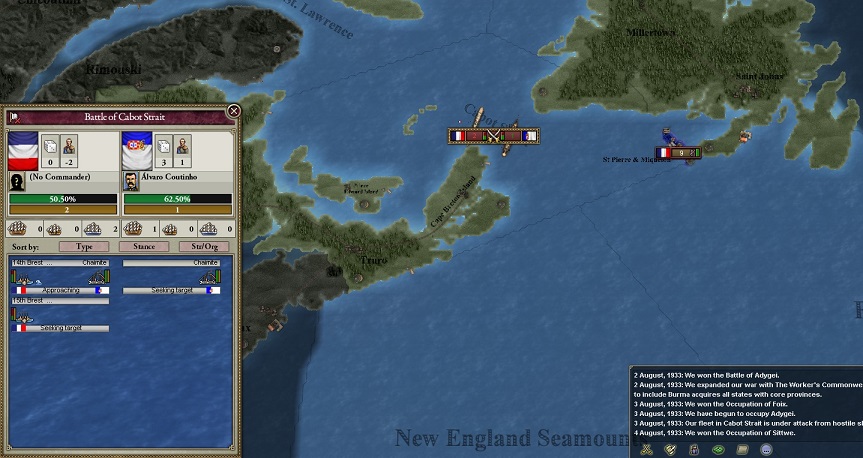Open the Cabot Strait battle marker on map
Image resolution: width=863 pixels, height=458 pixels.
coord(493,136)
